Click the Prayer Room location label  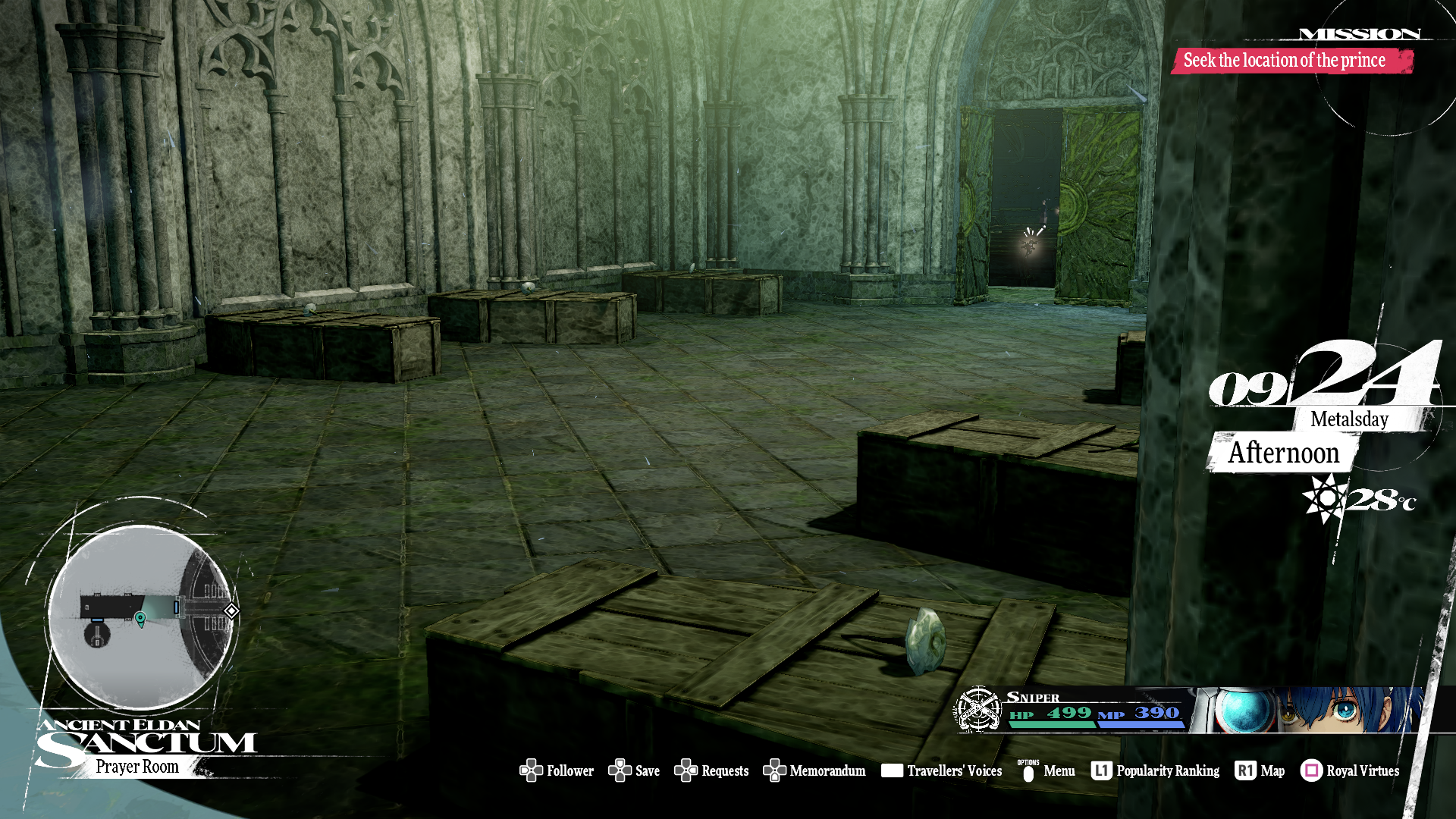click(137, 767)
